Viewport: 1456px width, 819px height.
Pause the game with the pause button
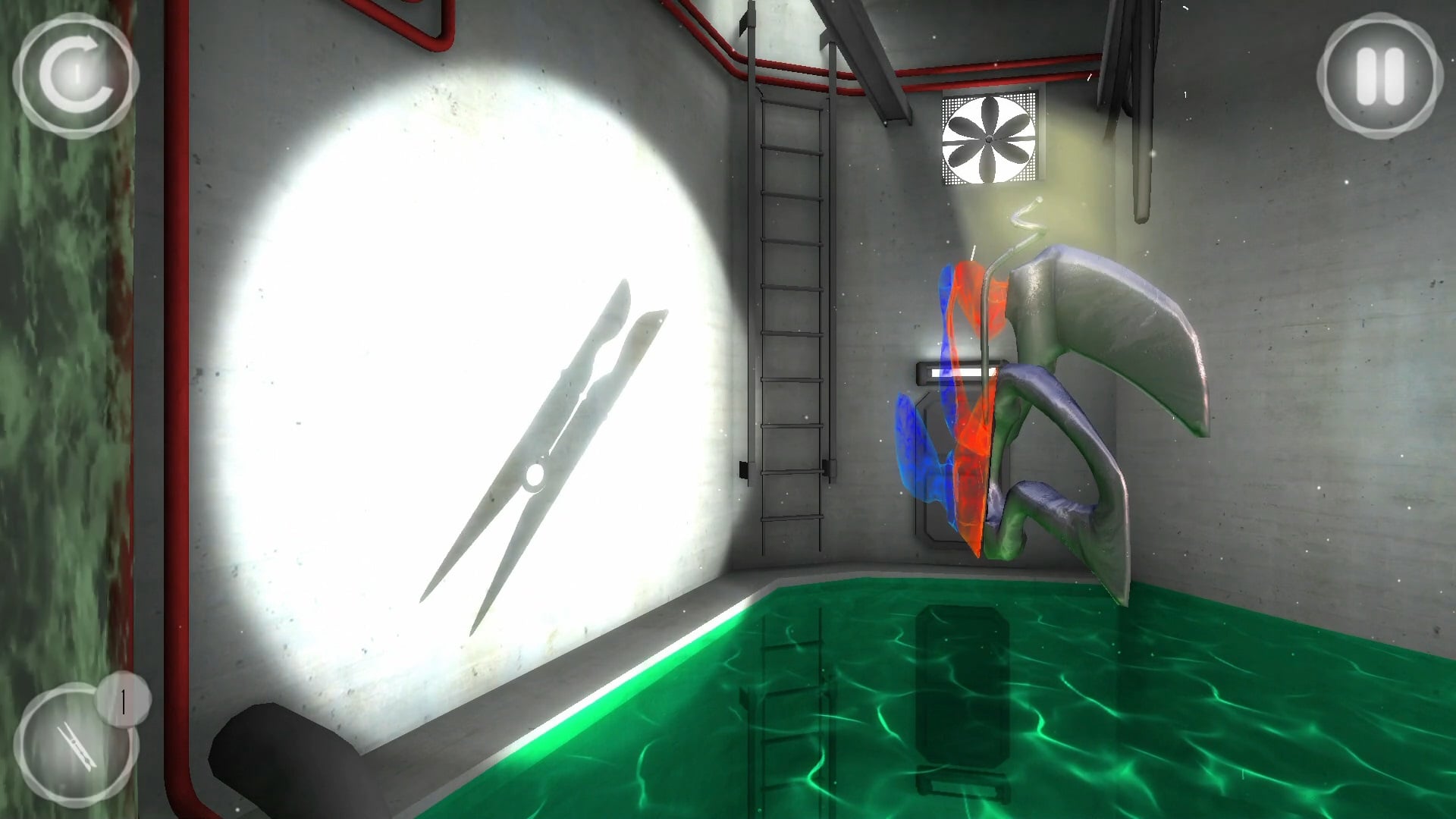[x=1379, y=77]
